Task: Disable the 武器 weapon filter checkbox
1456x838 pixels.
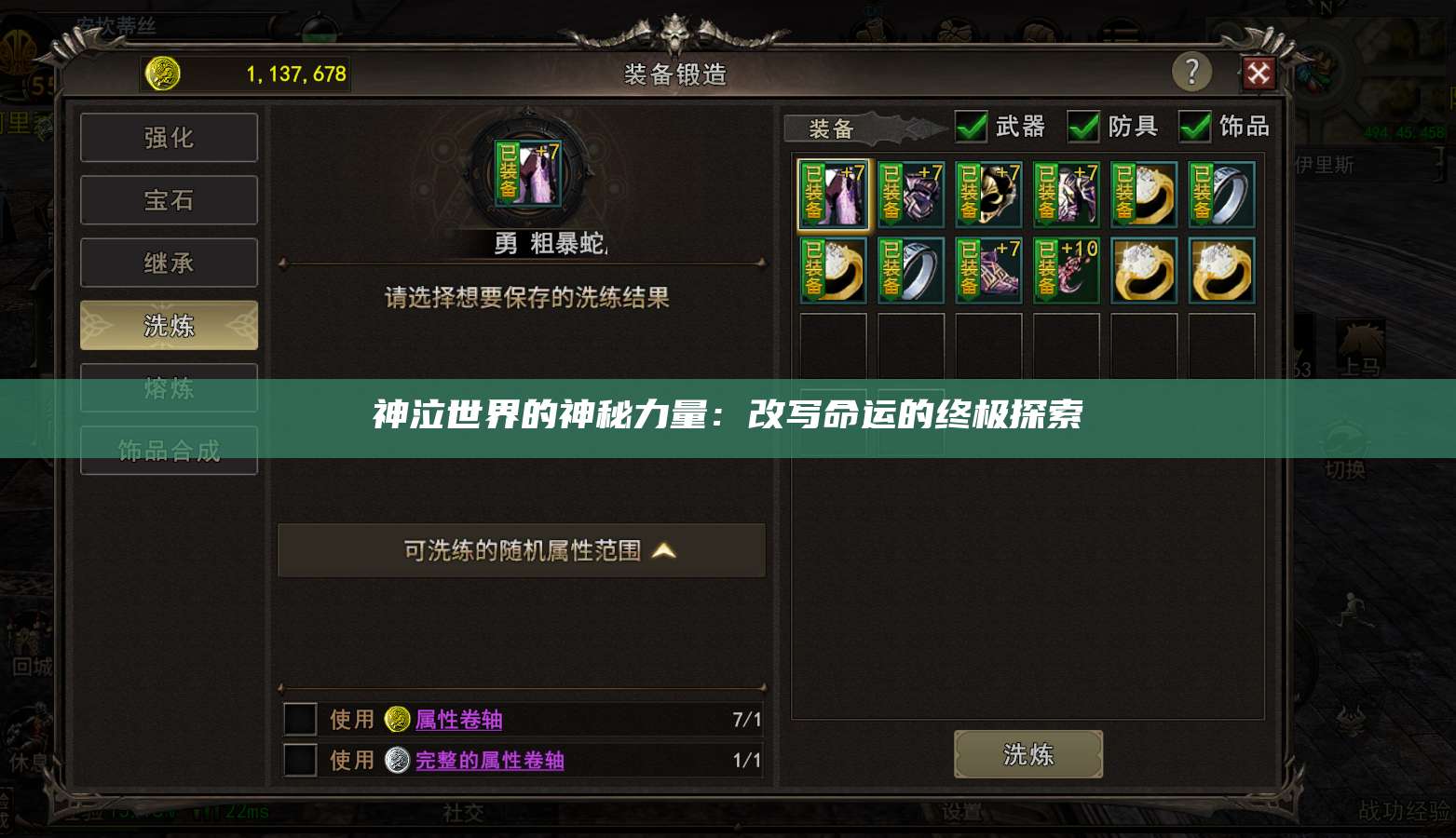Action: tap(970, 127)
